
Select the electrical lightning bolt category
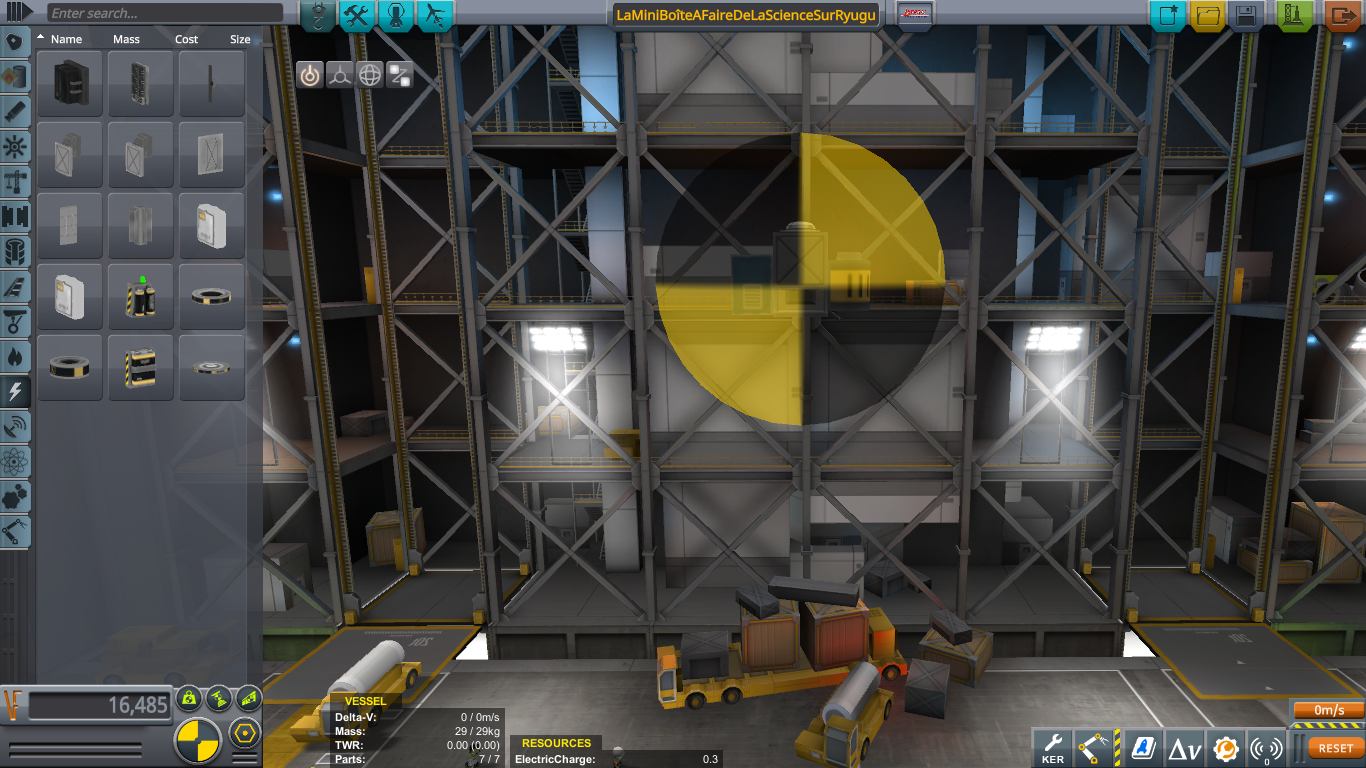(17, 390)
